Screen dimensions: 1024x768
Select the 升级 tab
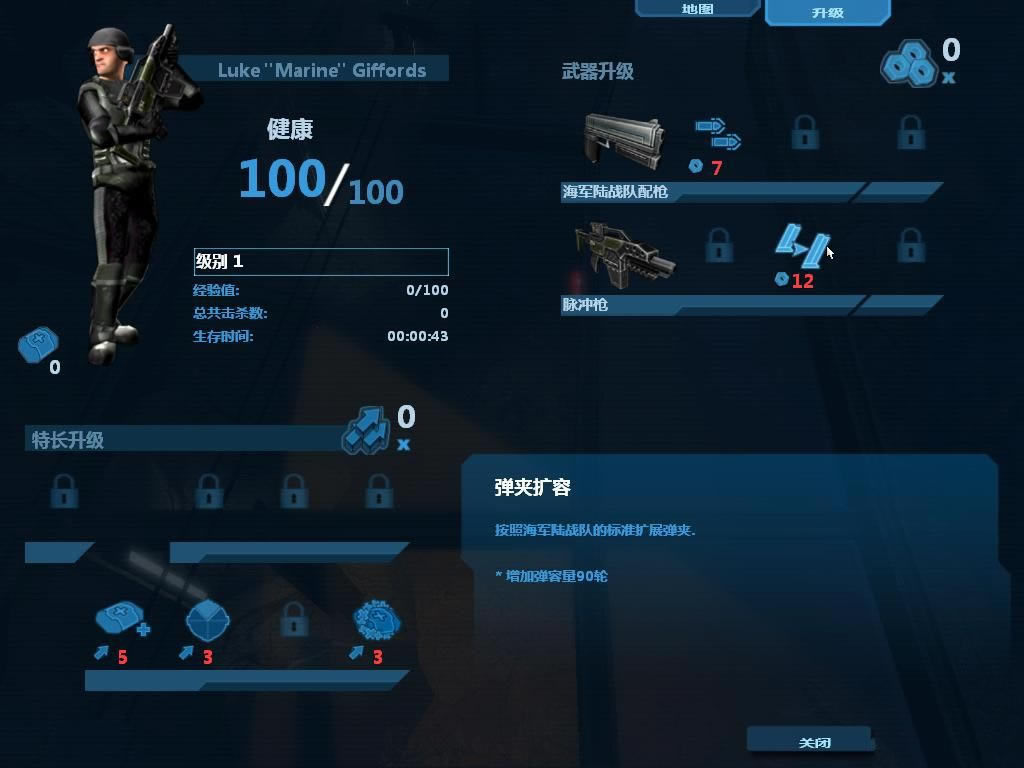827,13
